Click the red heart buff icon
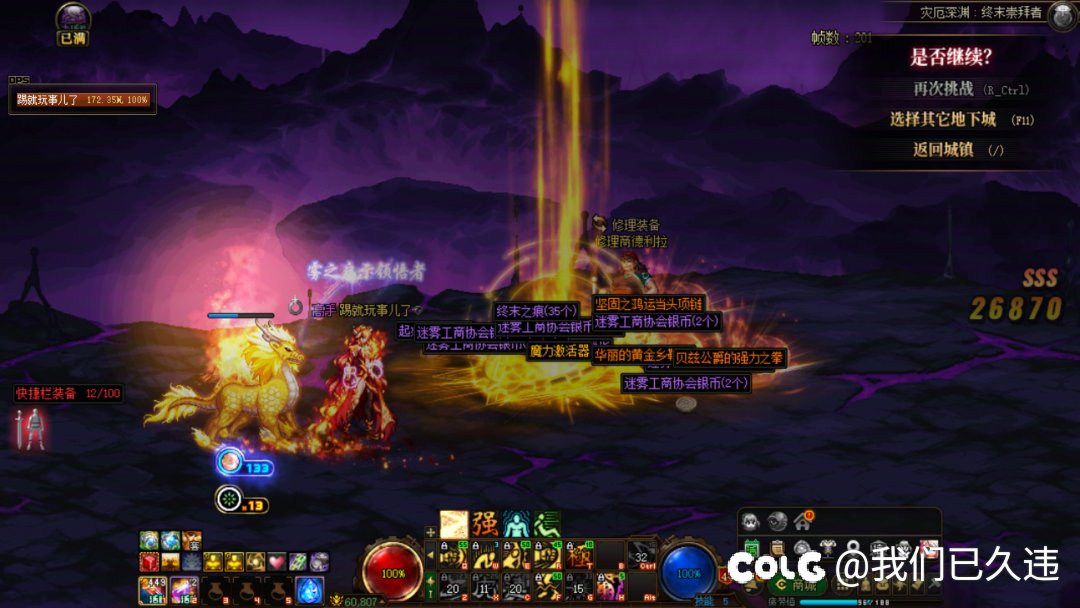Viewport: 1080px width, 608px height. coord(277,562)
